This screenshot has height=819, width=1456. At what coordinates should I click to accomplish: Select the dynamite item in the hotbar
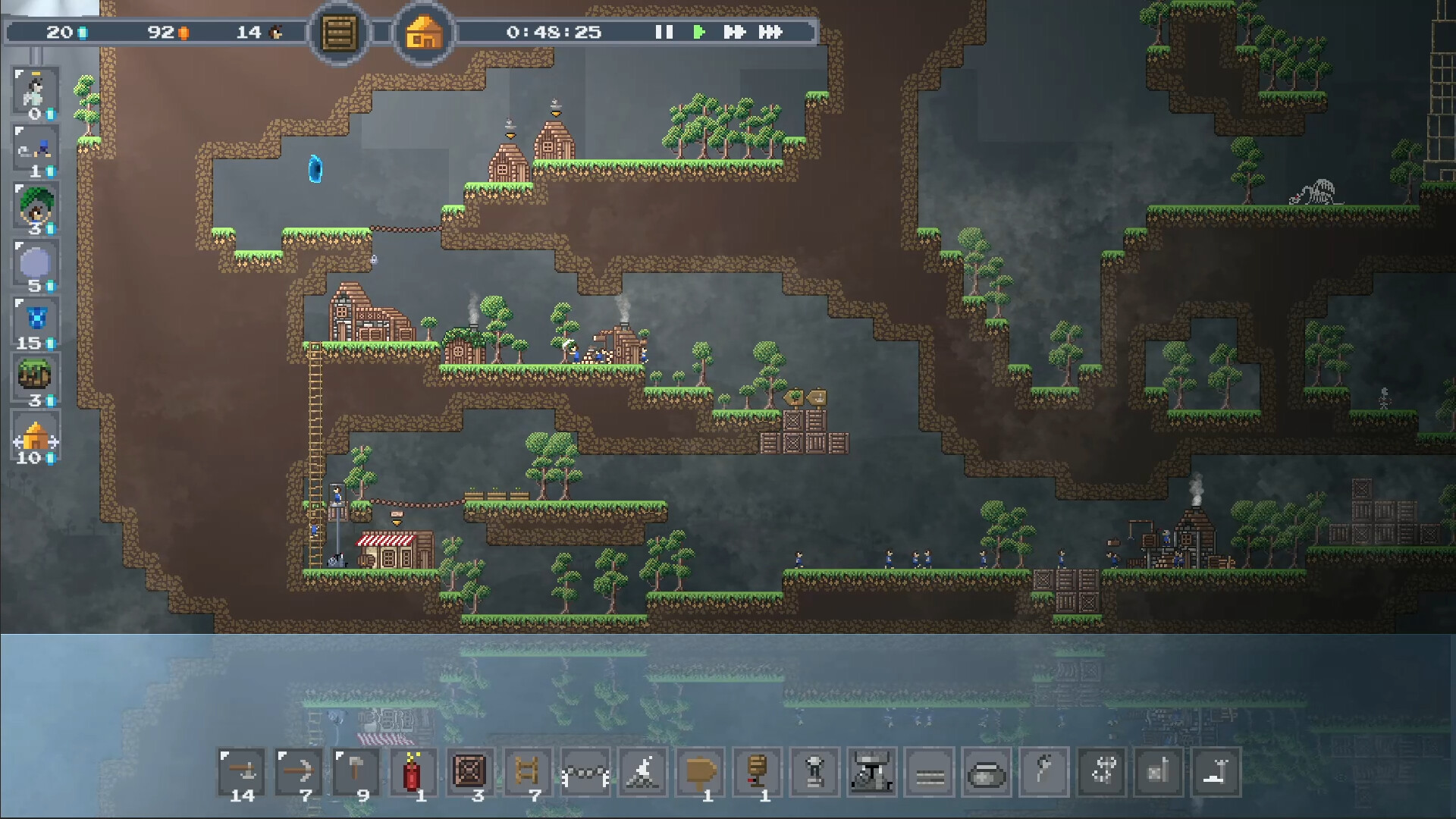(x=414, y=772)
